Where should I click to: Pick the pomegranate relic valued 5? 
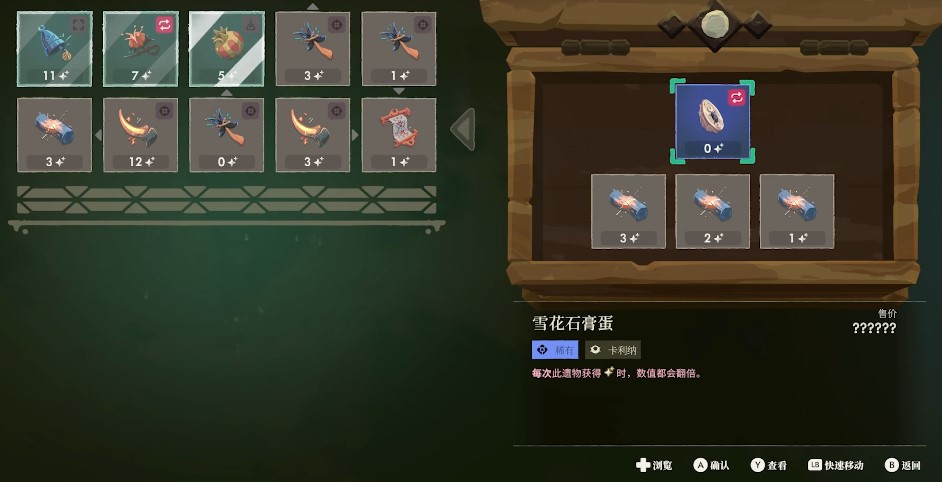pyautogui.click(x=226, y=48)
